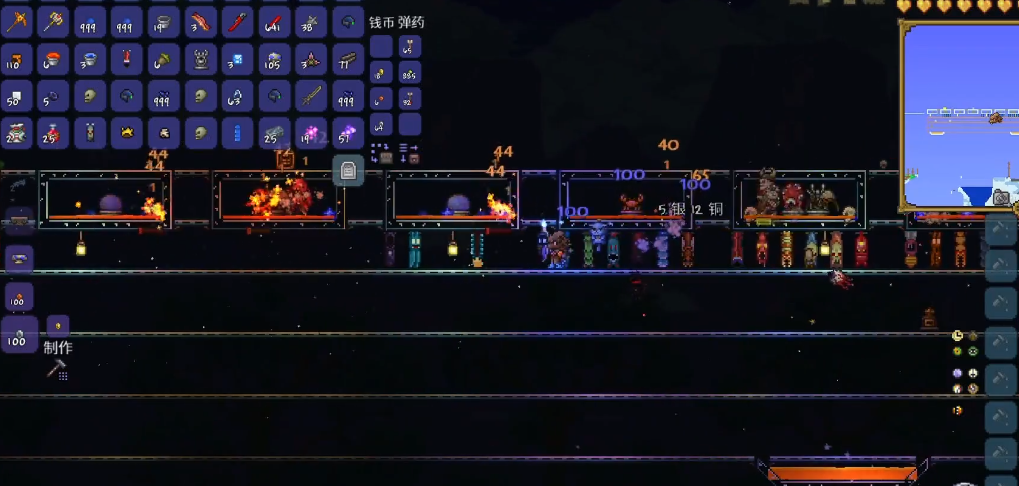Open the crafting window hammer button

(56, 371)
